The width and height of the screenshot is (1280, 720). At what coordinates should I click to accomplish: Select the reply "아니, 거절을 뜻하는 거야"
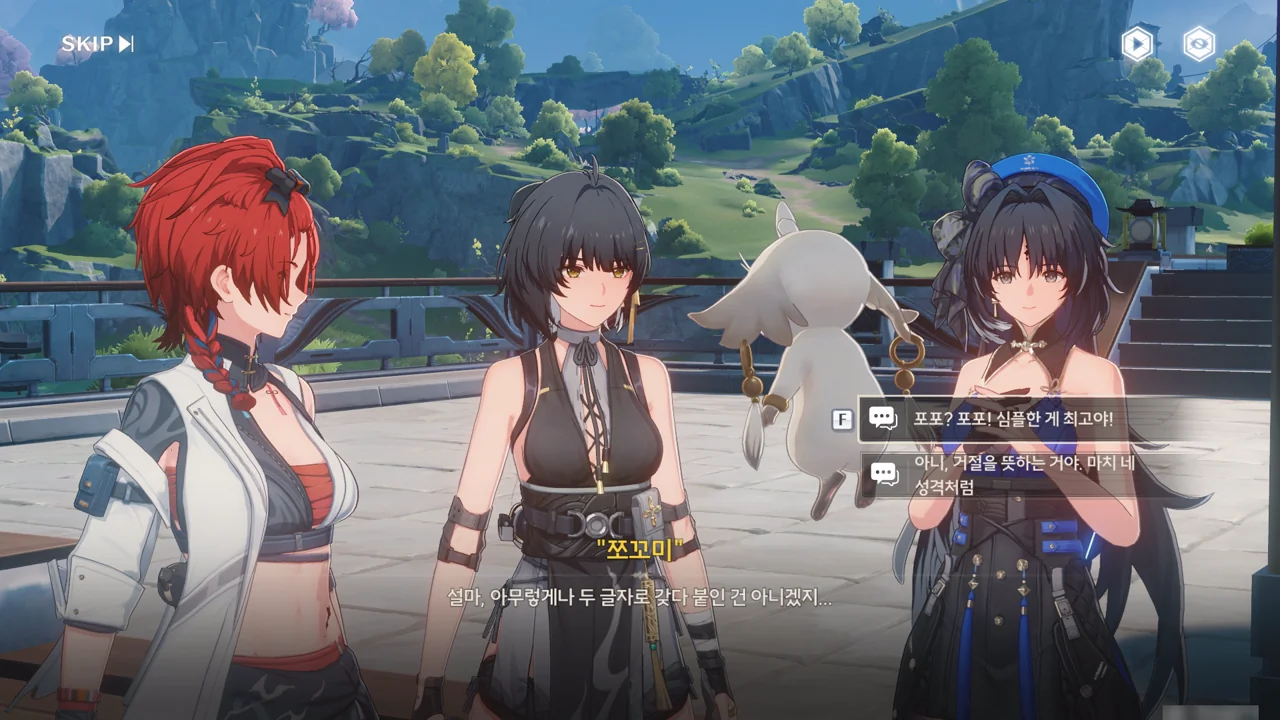(1024, 475)
